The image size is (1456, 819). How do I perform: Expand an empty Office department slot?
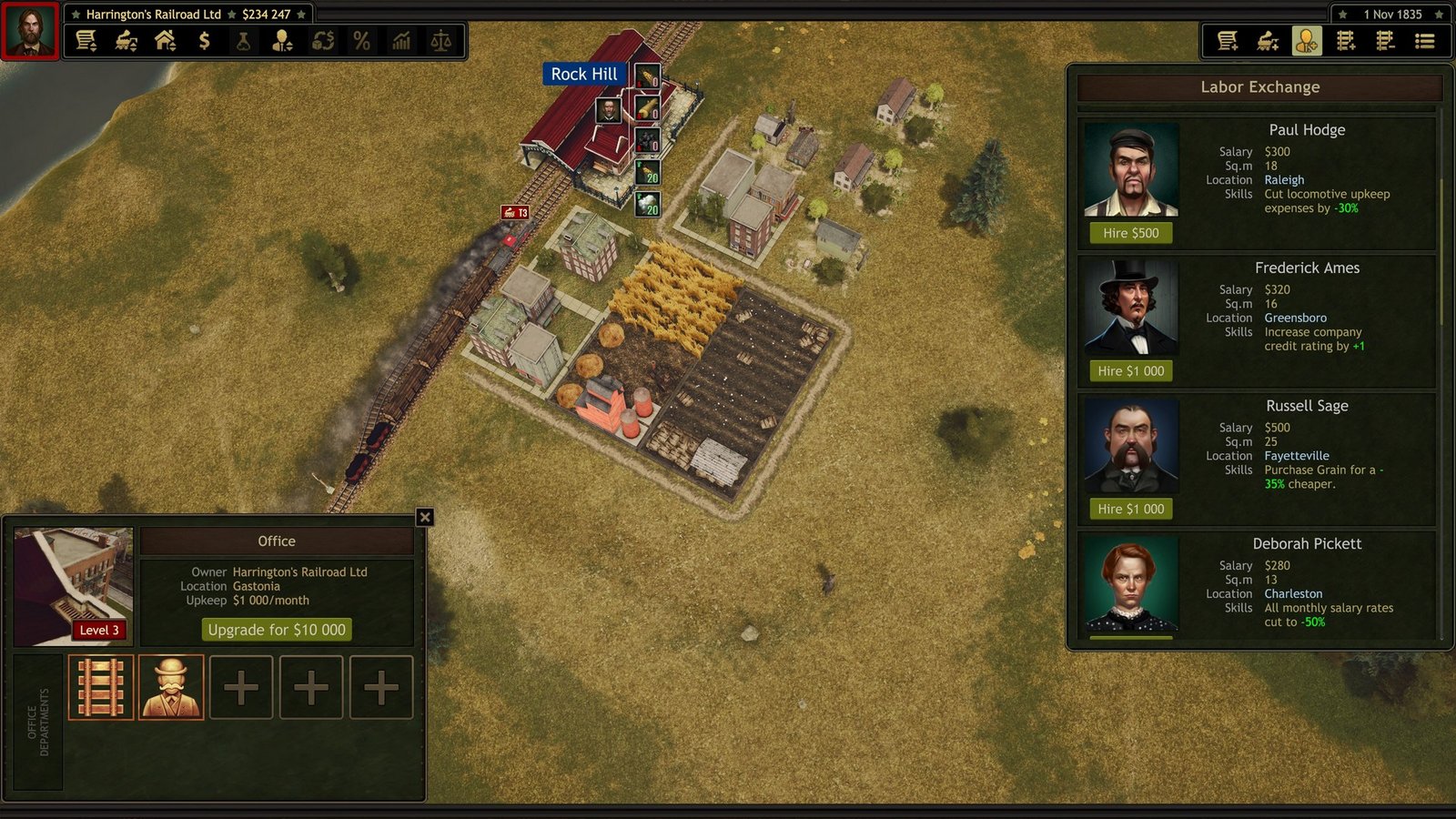coord(241,687)
